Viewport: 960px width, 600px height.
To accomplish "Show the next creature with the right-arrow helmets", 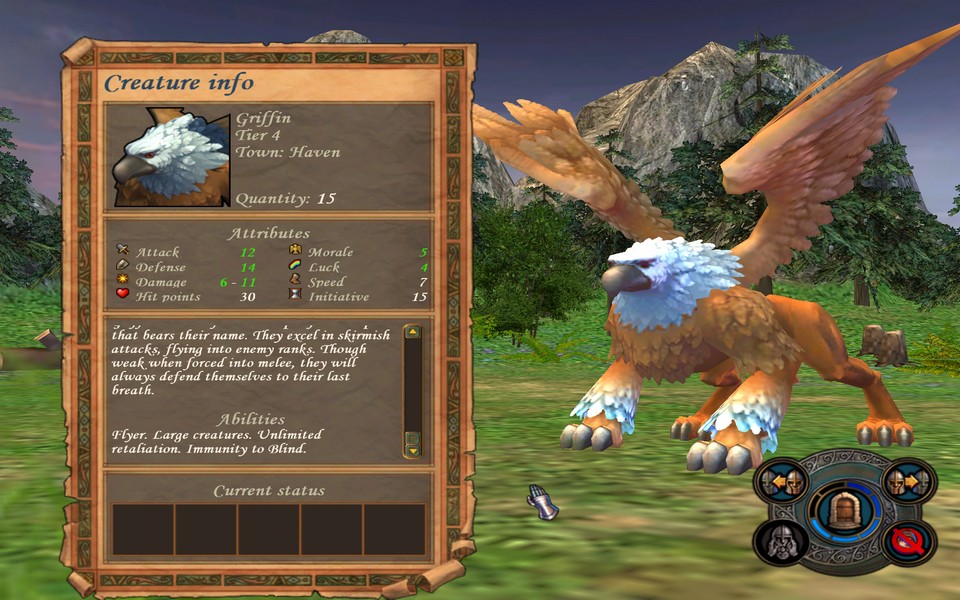I will coord(909,482).
